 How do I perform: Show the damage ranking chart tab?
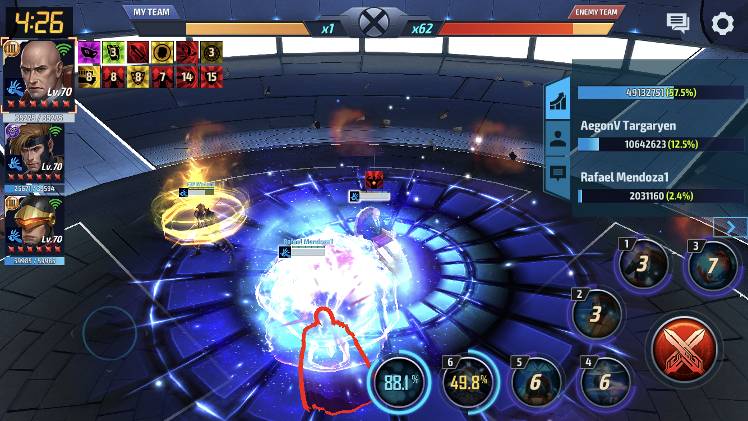pyautogui.click(x=558, y=99)
